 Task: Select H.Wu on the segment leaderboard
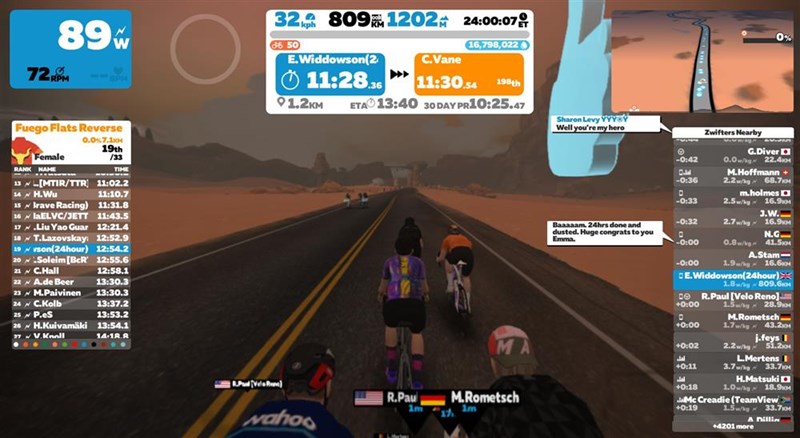[x=70, y=193]
